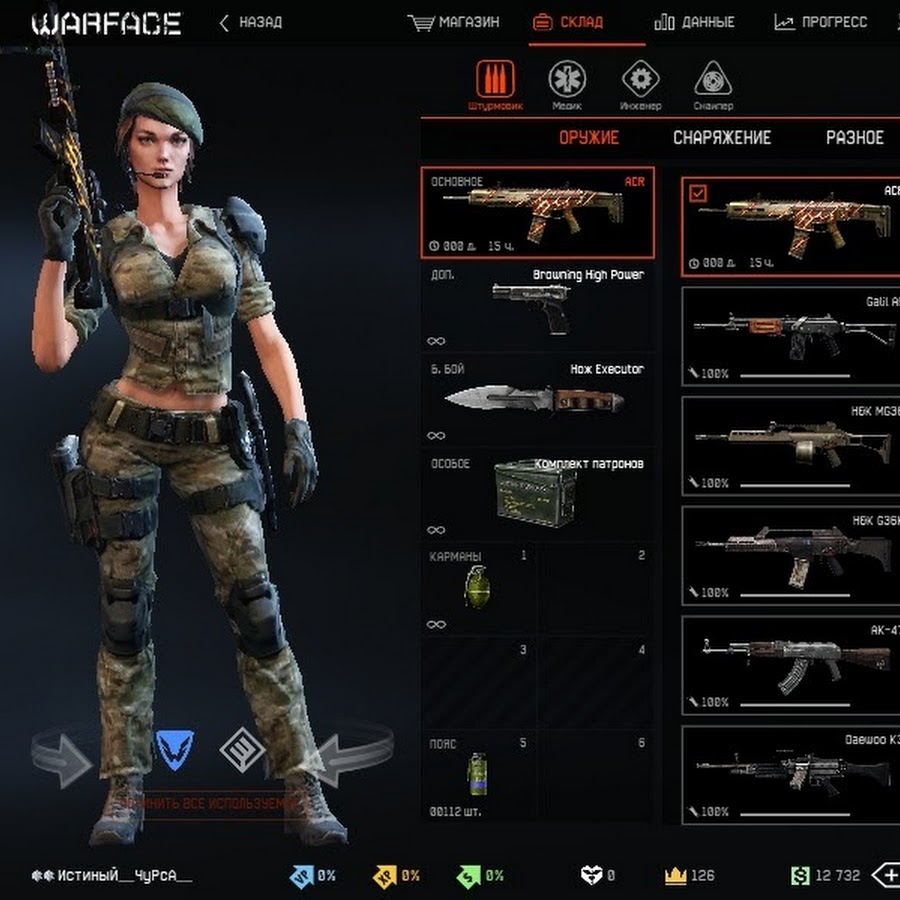Viewport: 900px width, 900px height.
Task: Open the Снаряжение tab
Action: (722, 138)
